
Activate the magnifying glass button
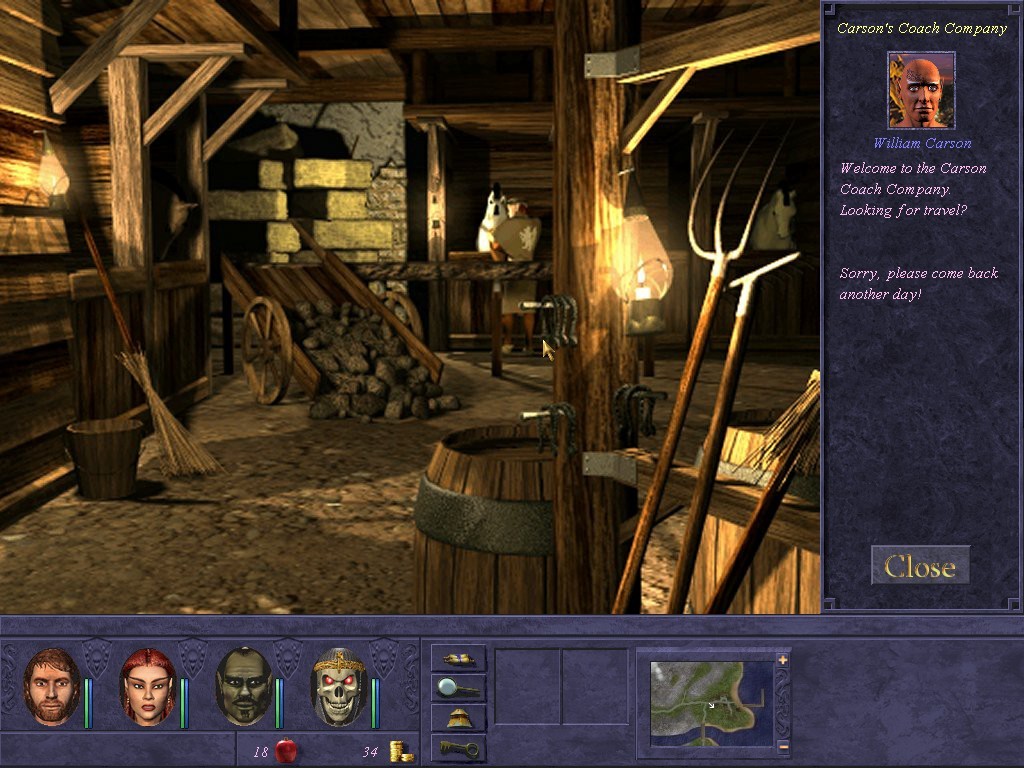[459, 688]
